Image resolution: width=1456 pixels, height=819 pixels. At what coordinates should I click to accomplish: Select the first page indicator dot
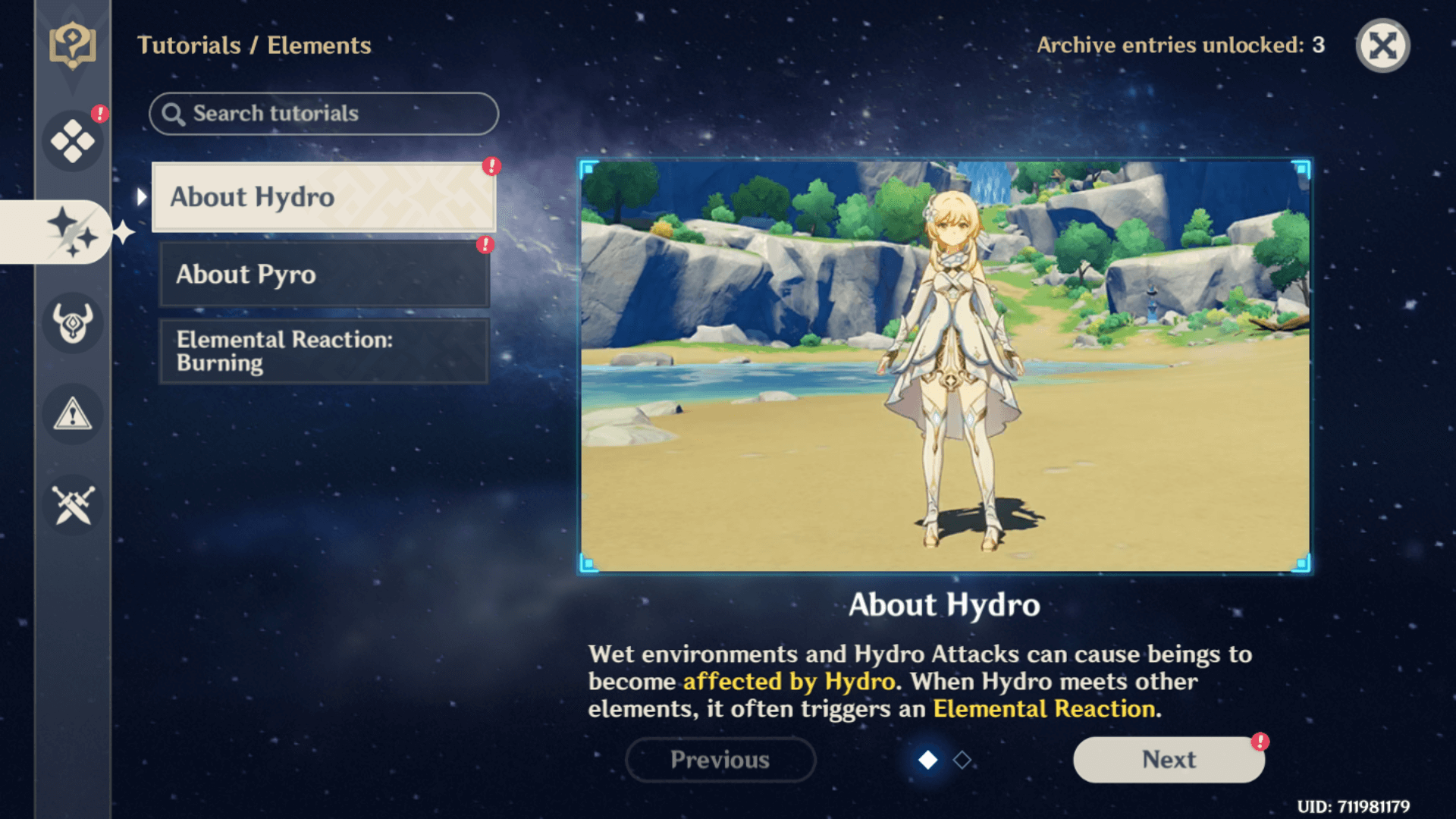(x=928, y=759)
